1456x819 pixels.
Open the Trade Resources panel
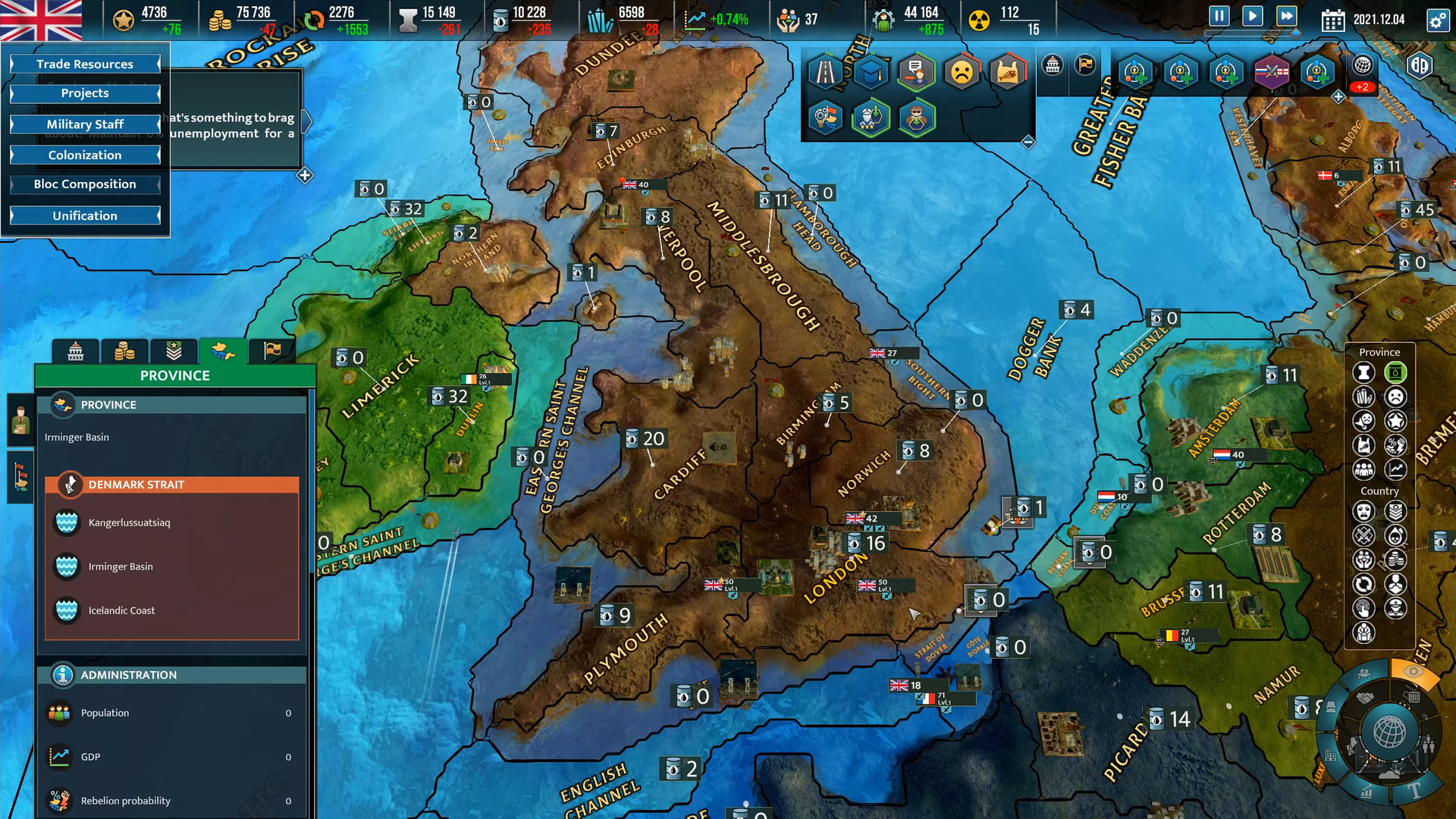(84, 64)
